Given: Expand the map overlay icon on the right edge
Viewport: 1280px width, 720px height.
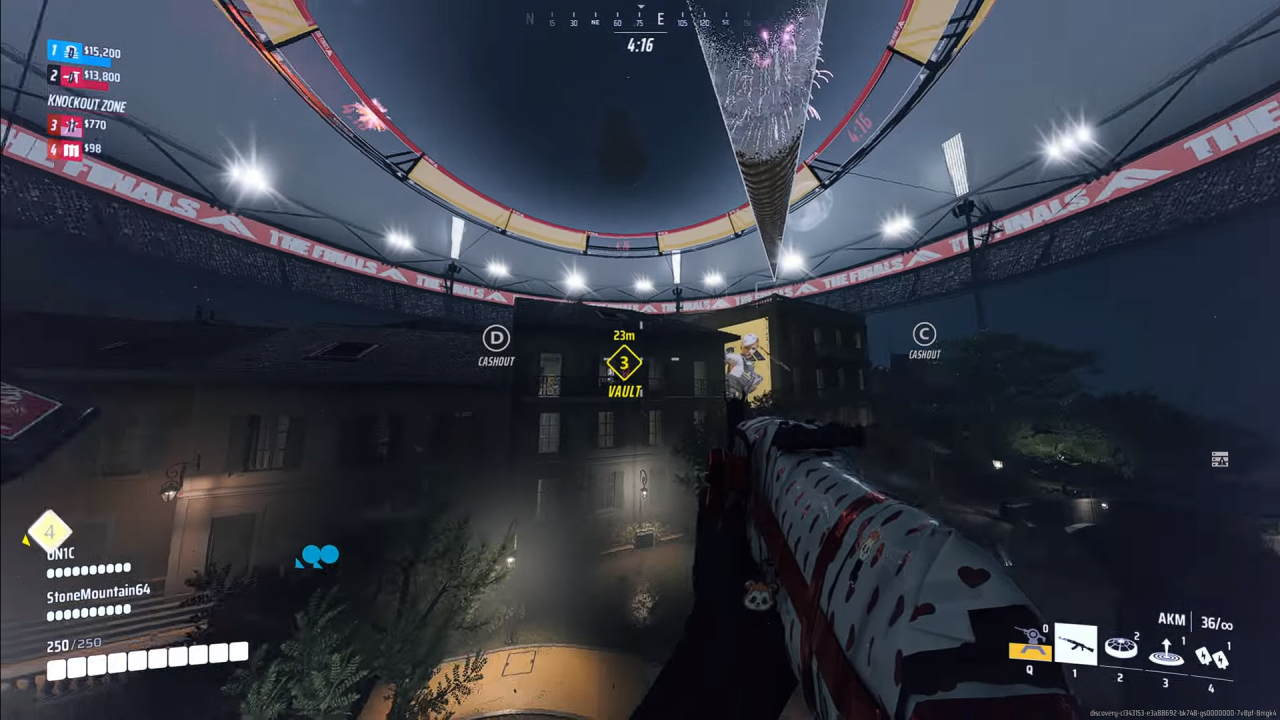Looking at the screenshot, I should pos(1219,459).
